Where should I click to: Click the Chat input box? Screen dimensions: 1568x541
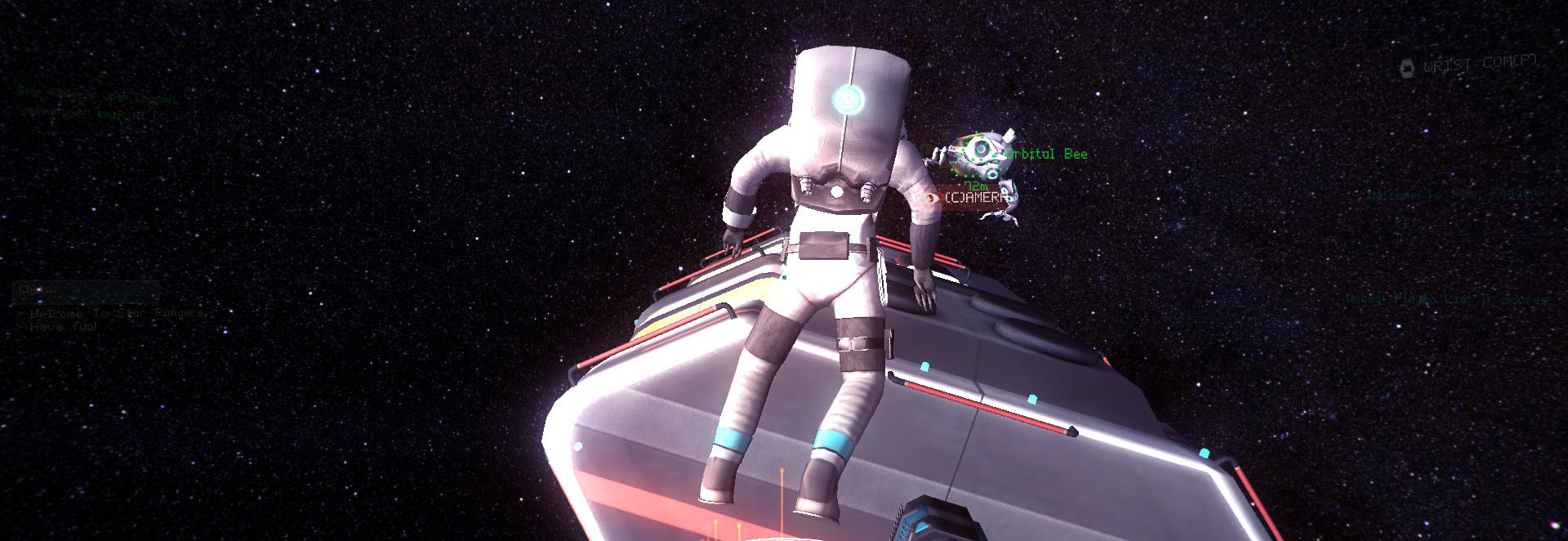(x=86, y=290)
